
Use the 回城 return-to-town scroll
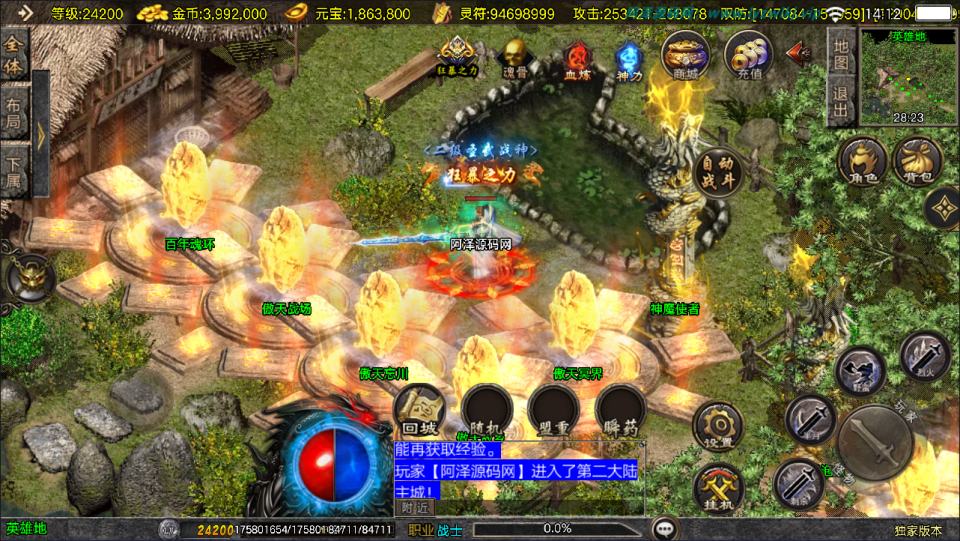coord(417,410)
